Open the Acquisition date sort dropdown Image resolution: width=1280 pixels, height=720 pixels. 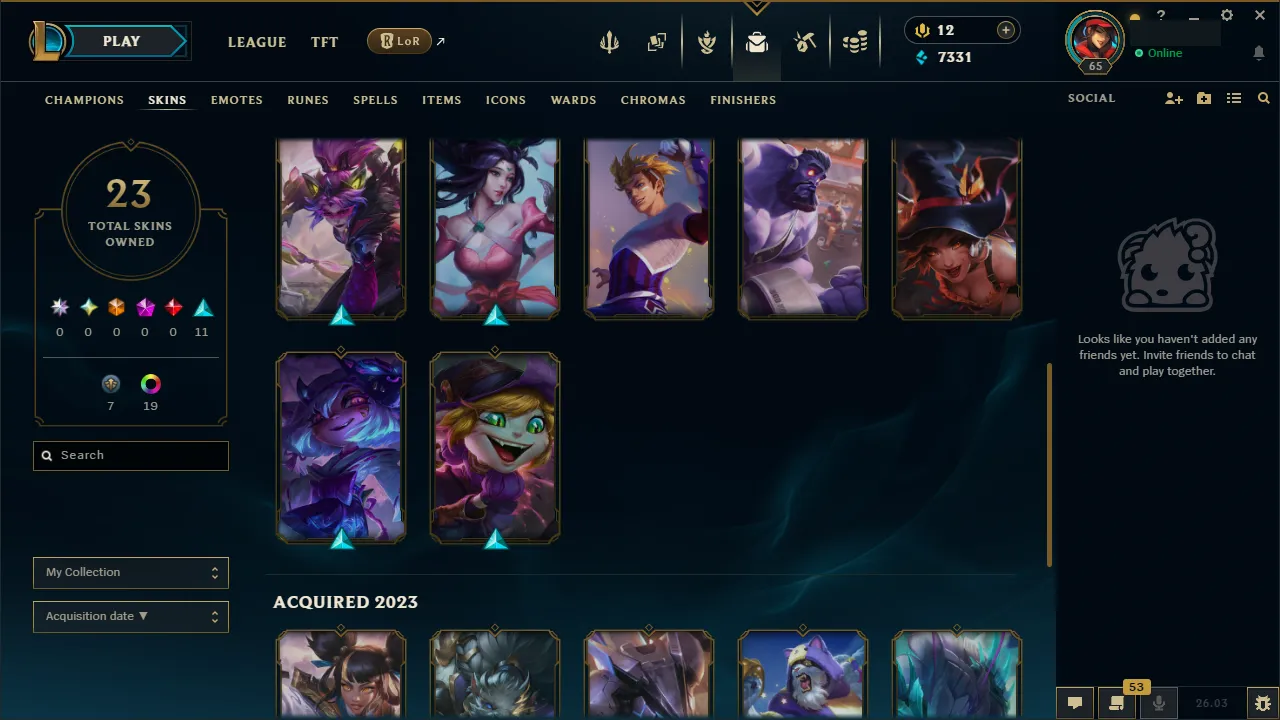(130, 616)
